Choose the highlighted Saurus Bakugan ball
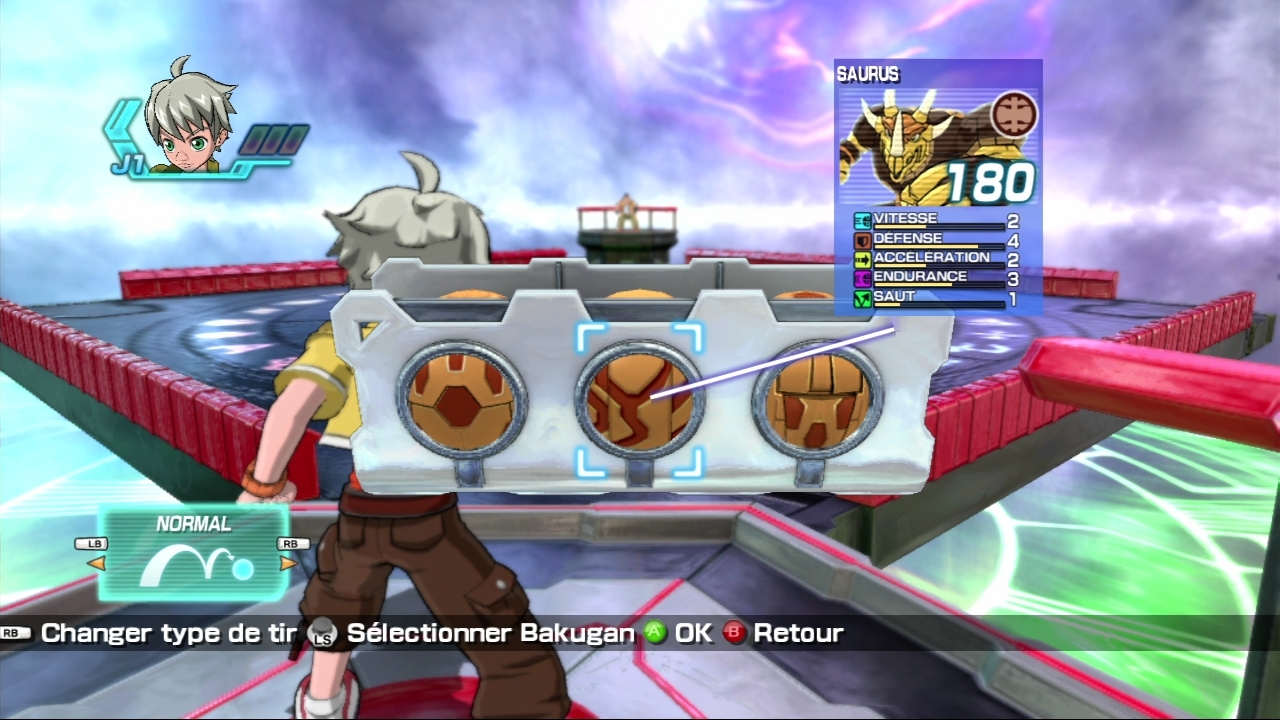Screen dimensions: 1280x720 click(640, 400)
